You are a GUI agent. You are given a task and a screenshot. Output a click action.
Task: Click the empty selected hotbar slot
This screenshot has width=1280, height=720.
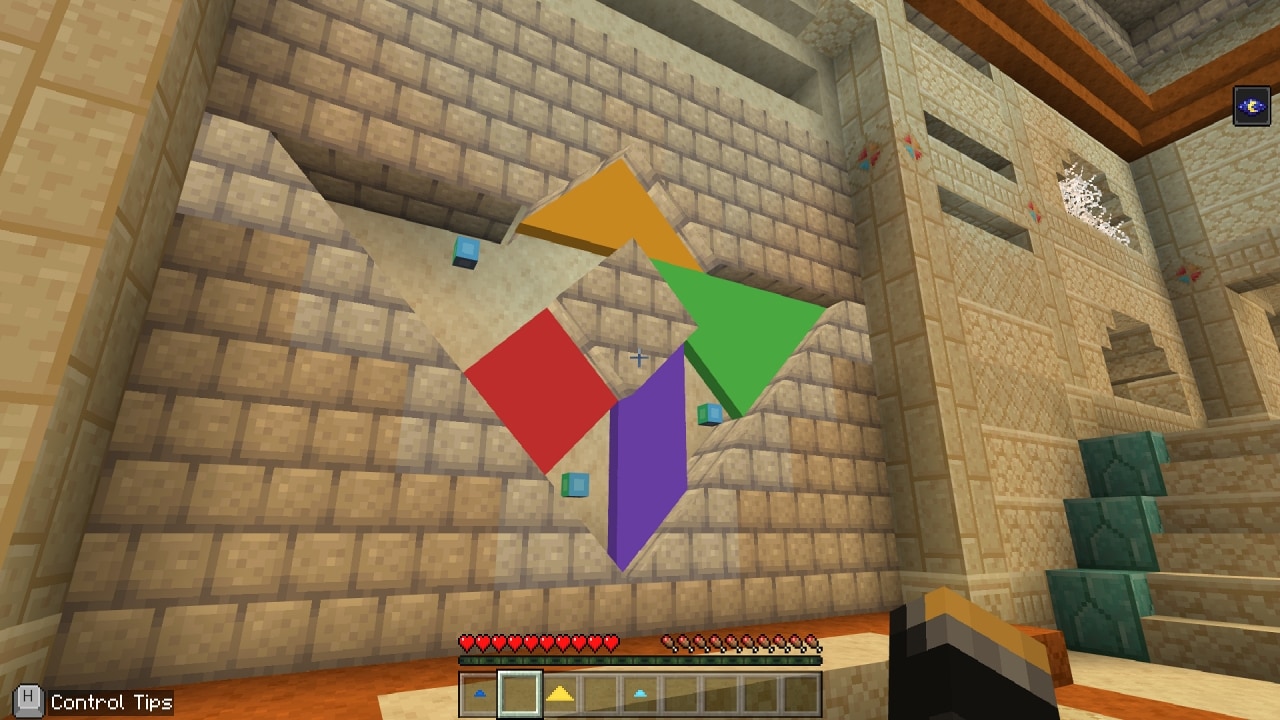[518, 691]
